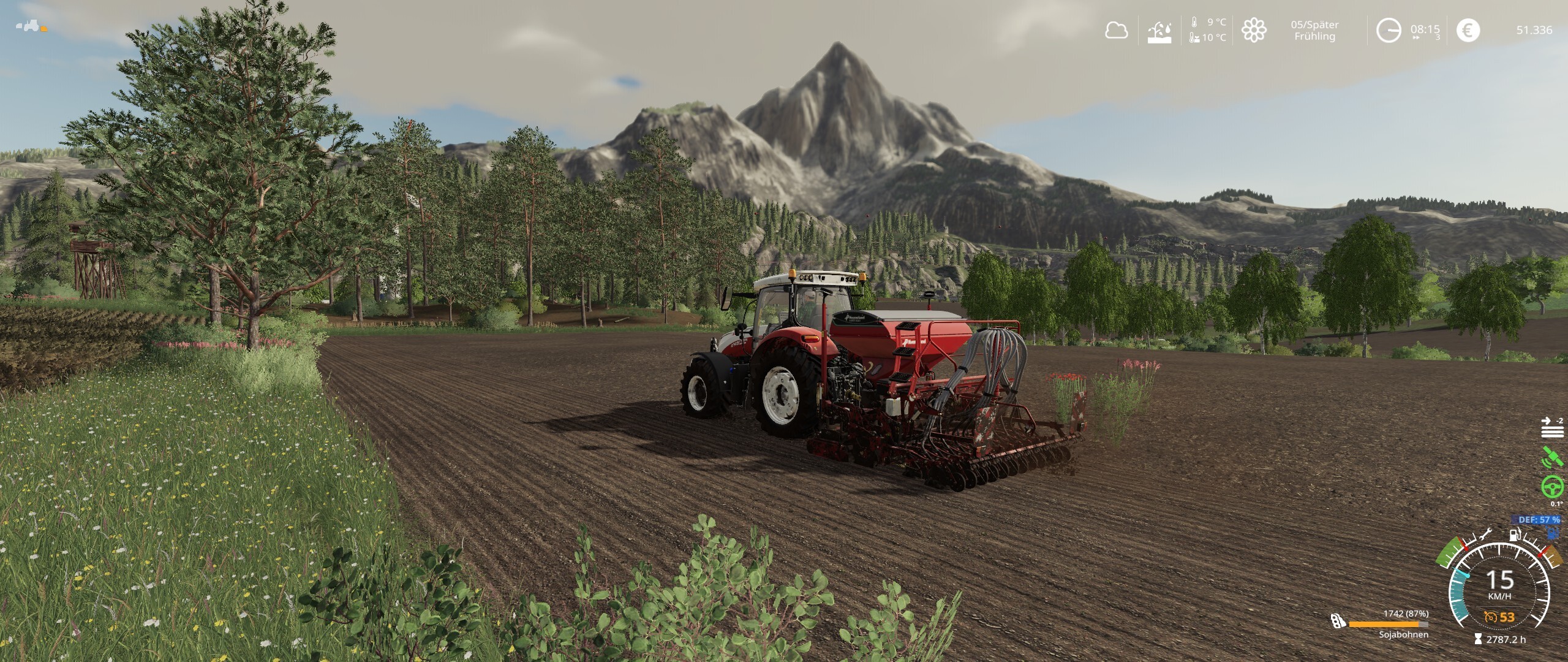Click the cloud weather forecast icon
1568x662 pixels.
click(1116, 30)
